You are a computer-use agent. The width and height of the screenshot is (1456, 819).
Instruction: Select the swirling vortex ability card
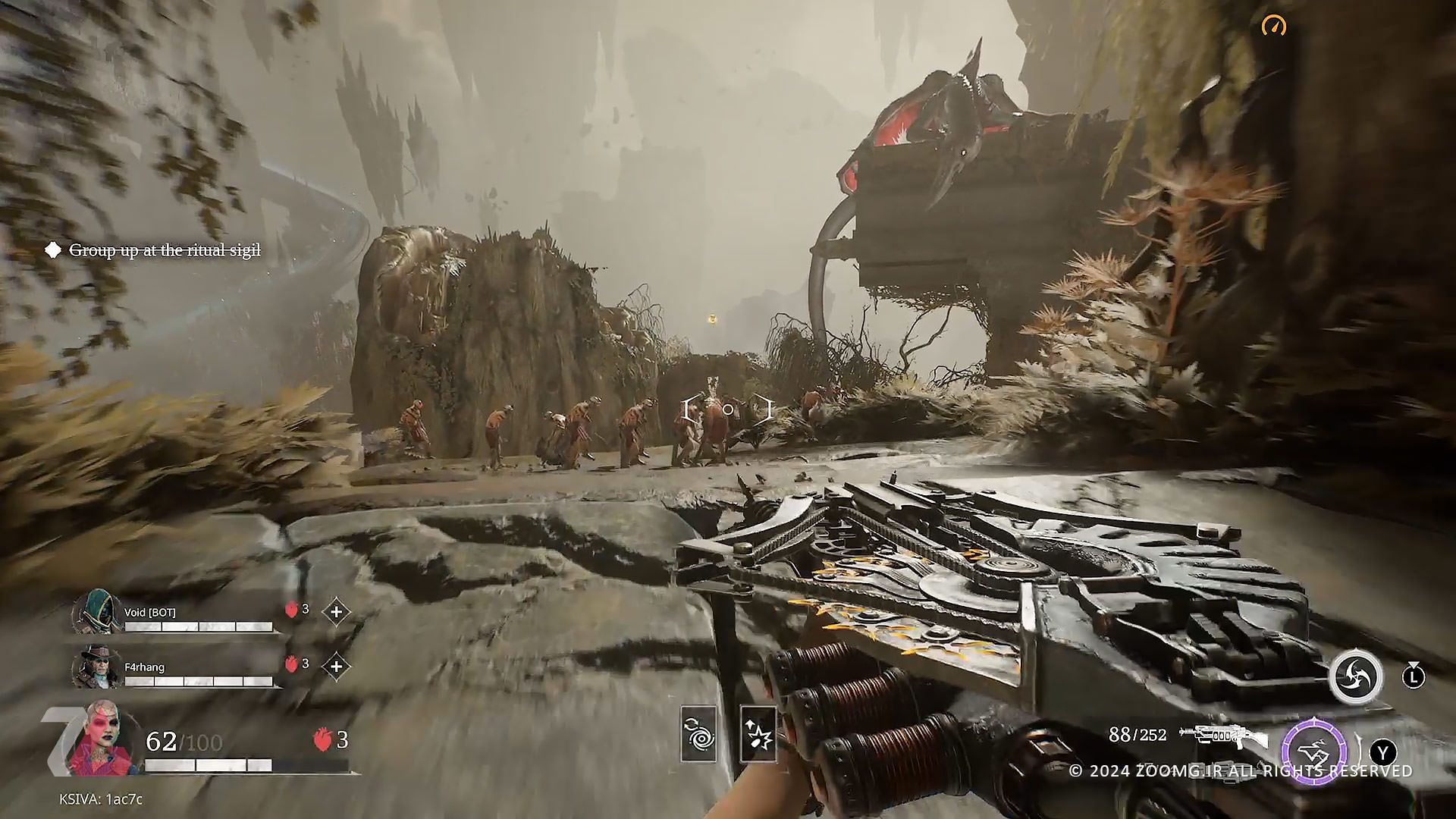pyautogui.click(x=698, y=734)
